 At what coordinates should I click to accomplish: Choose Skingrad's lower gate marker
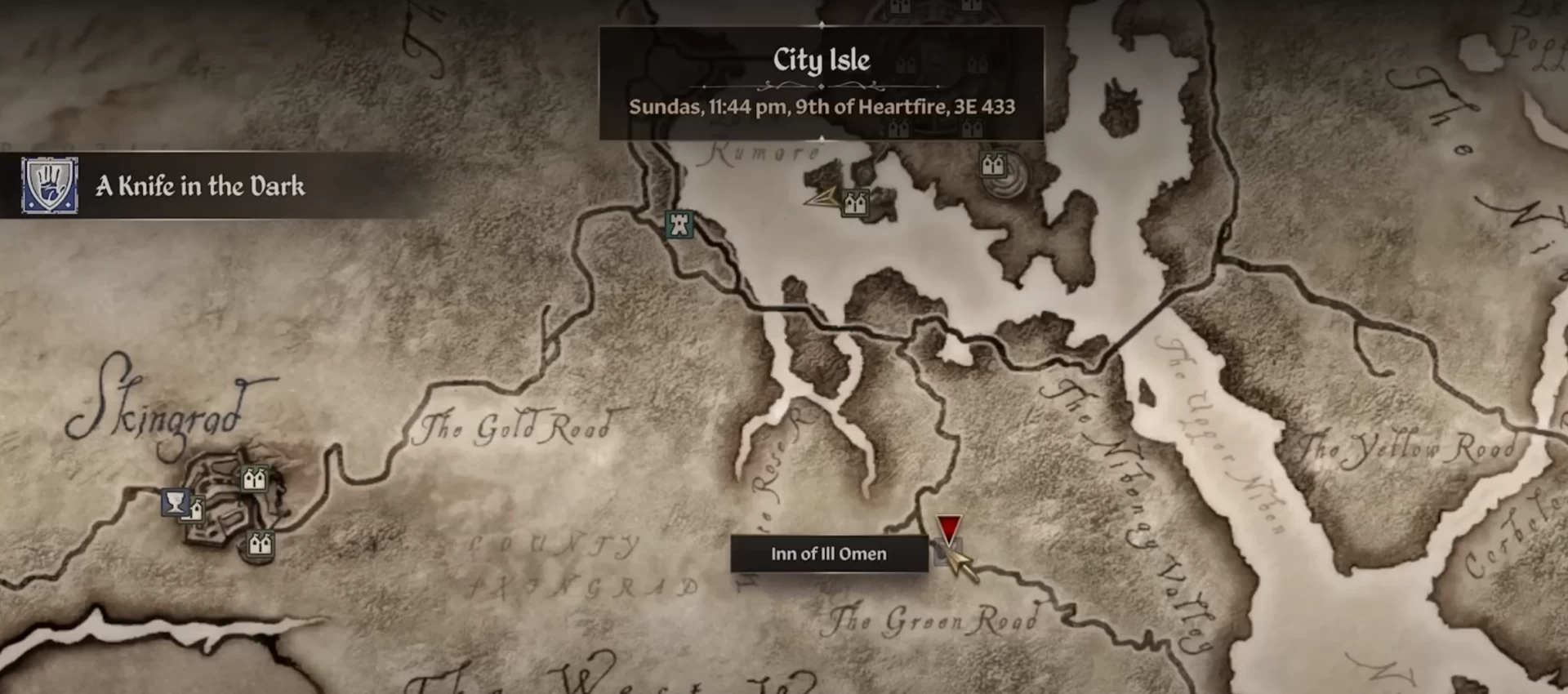[x=261, y=543]
